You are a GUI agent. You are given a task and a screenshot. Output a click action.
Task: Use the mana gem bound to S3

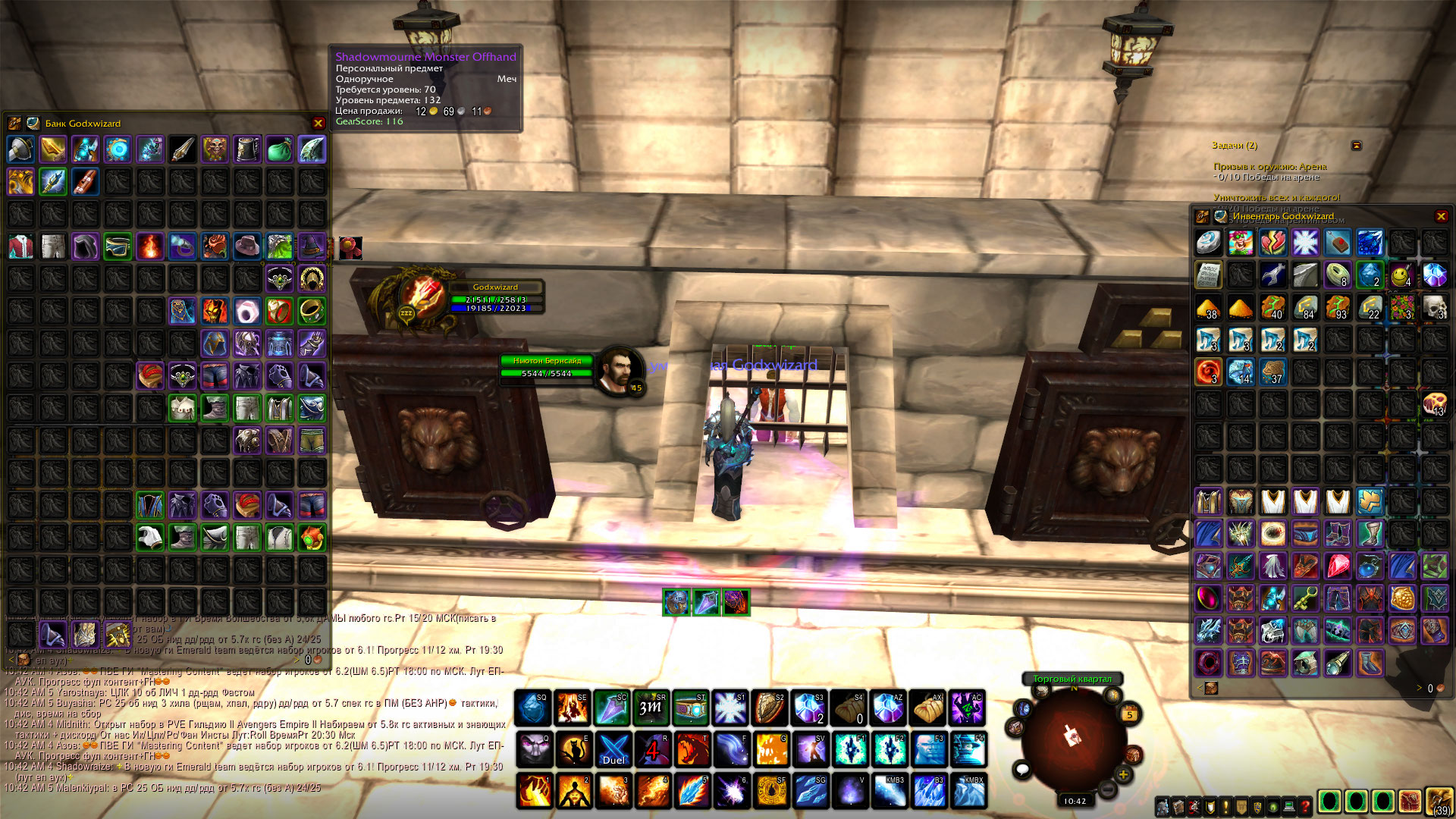tap(810, 708)
